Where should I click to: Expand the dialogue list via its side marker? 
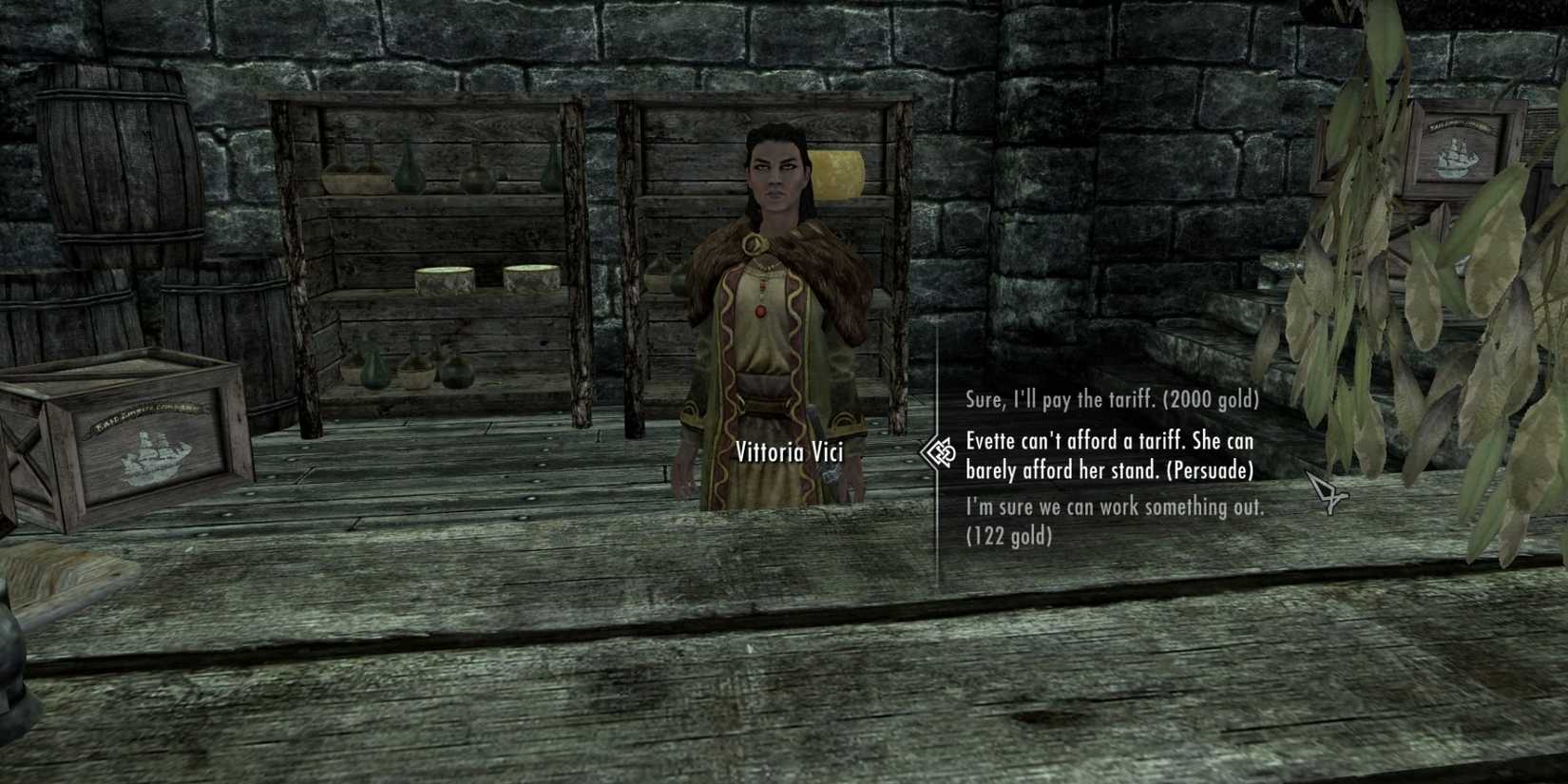pos(936,454)
